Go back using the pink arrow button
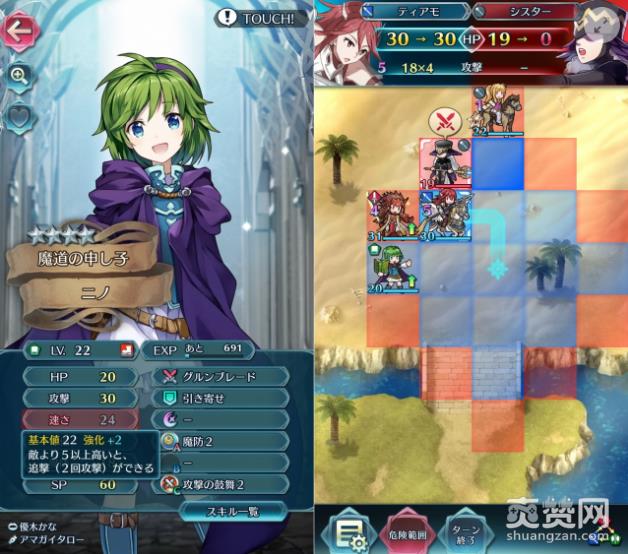 pos(20,32)
